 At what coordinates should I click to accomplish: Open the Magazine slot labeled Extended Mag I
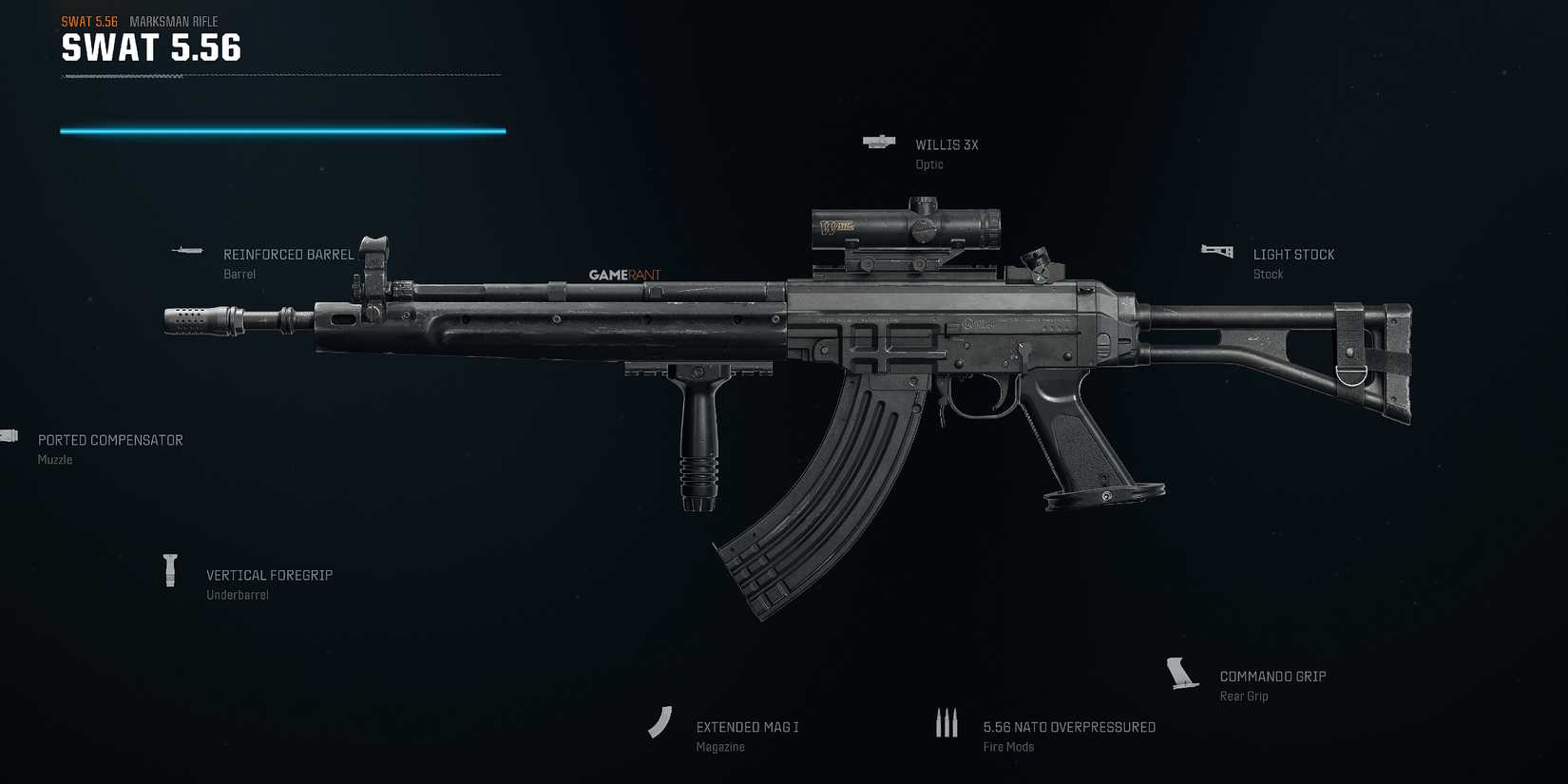pyautogui.click(x=748, y=726)
